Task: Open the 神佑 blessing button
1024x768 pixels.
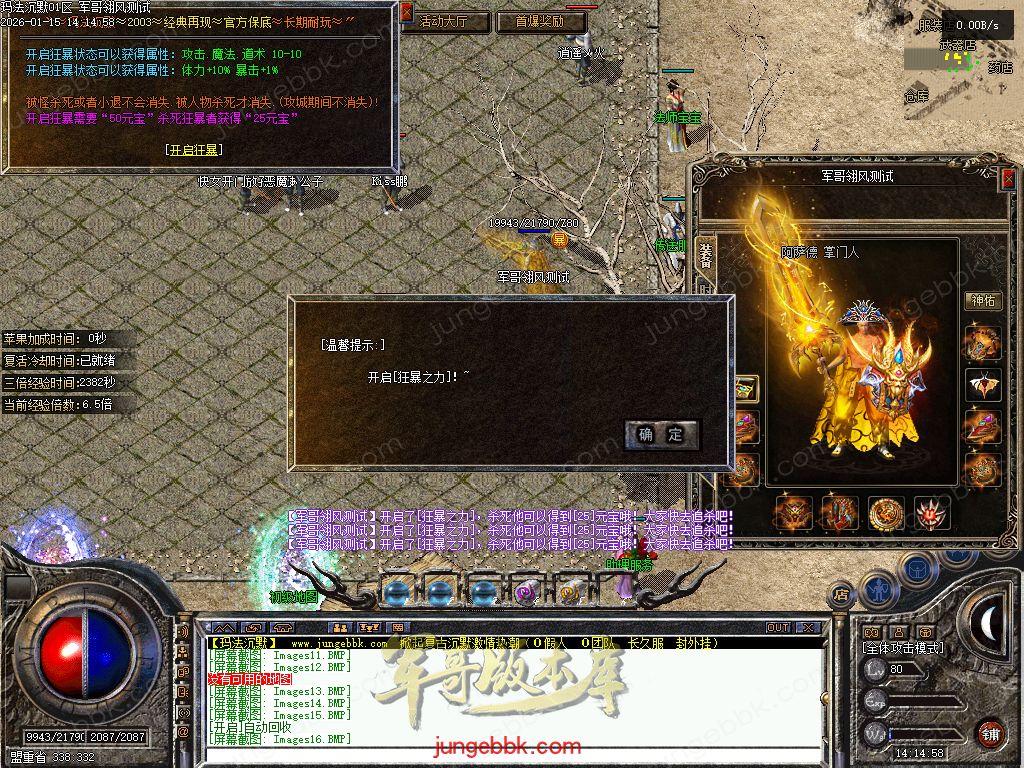Action: 983,300
